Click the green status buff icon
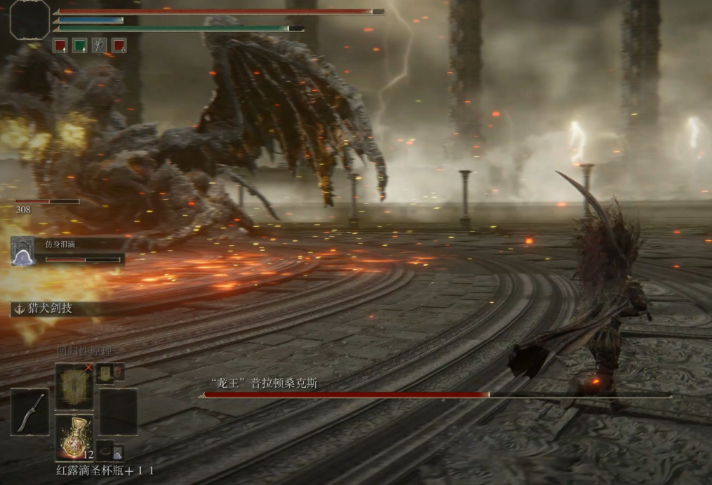712x485 pixels. [79, 45]
